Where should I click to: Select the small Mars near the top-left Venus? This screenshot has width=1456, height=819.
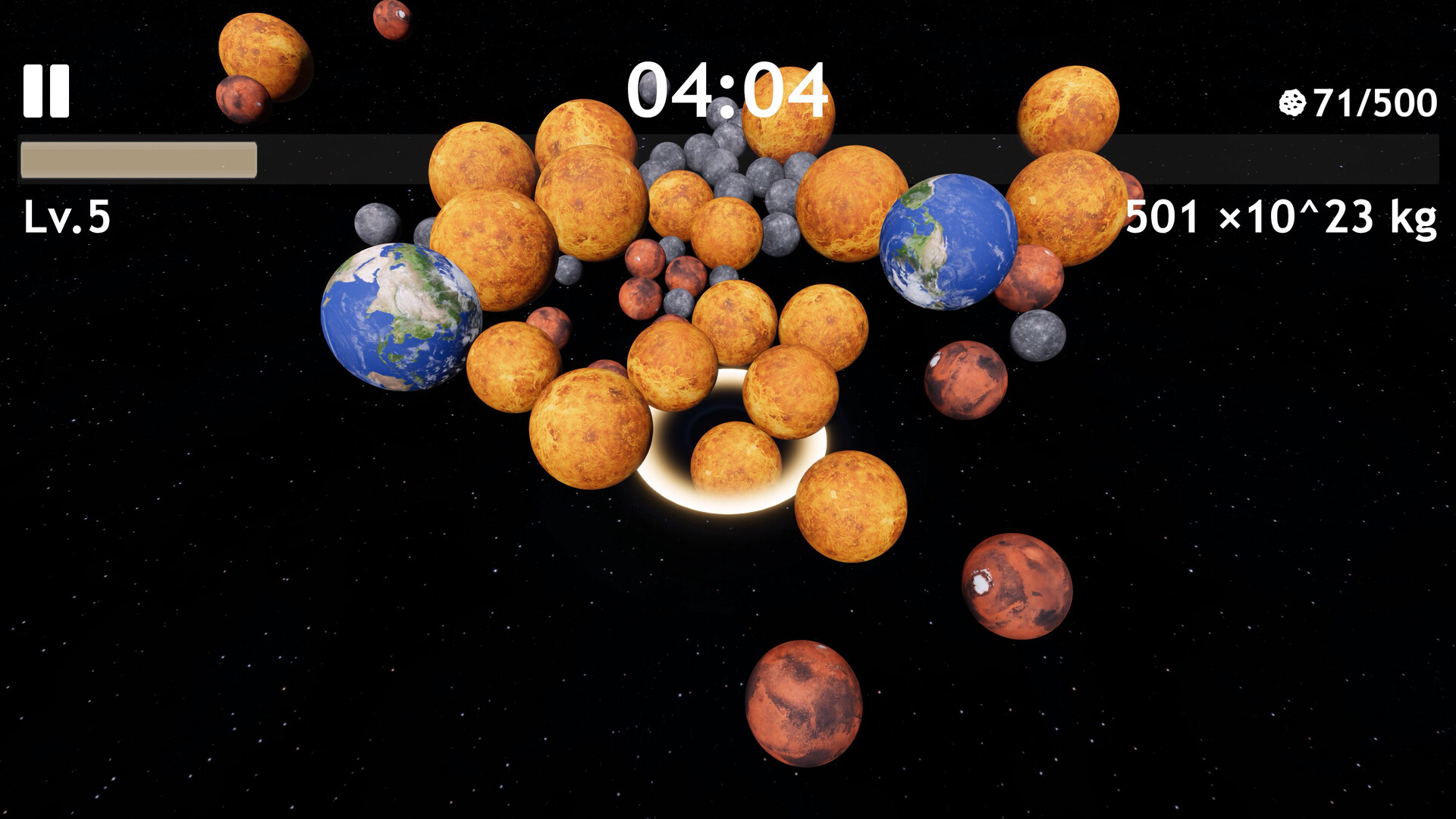[243, 99]
